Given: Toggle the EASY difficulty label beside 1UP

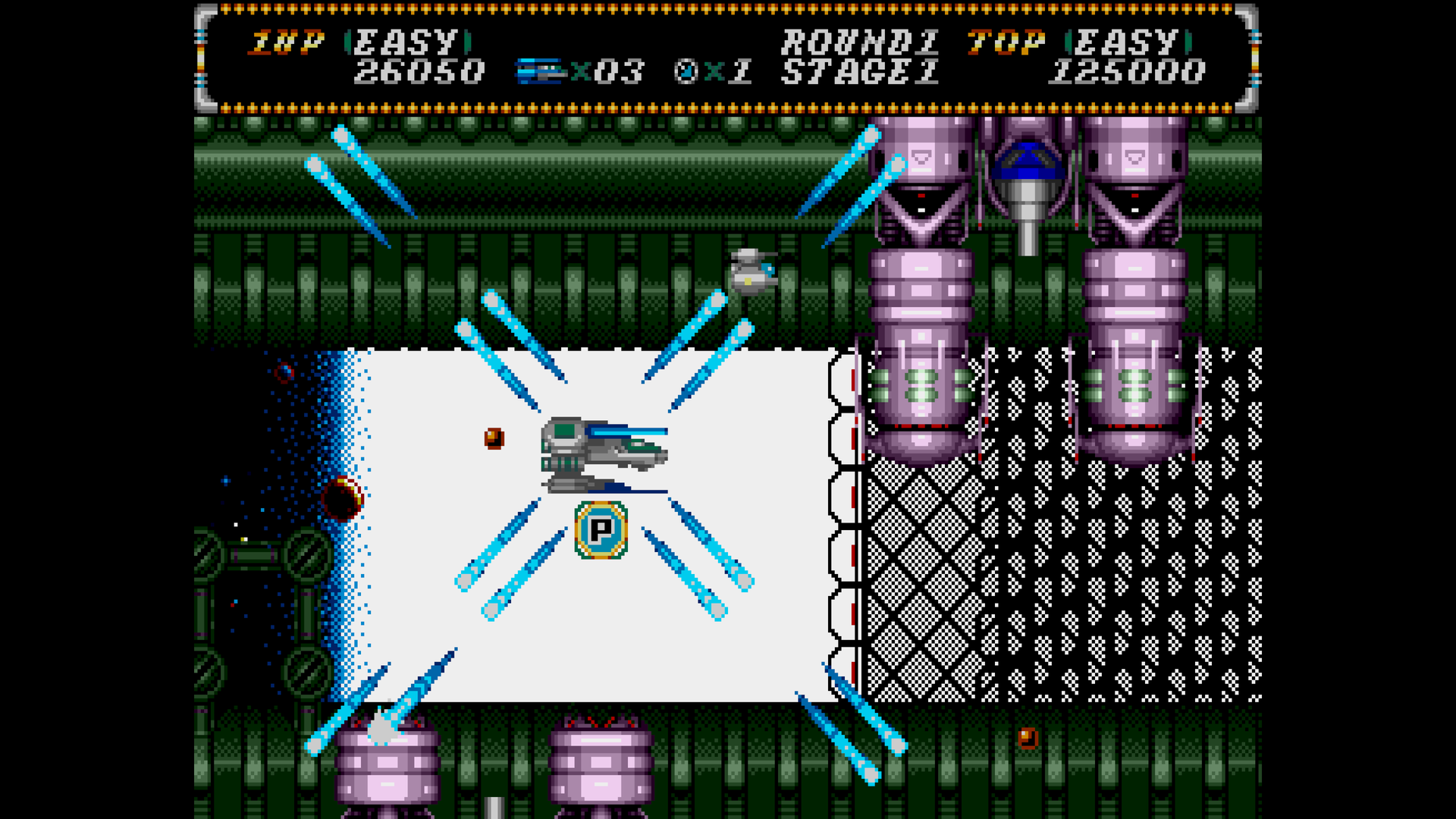Looking at the screenshot, I should point(406,43).
